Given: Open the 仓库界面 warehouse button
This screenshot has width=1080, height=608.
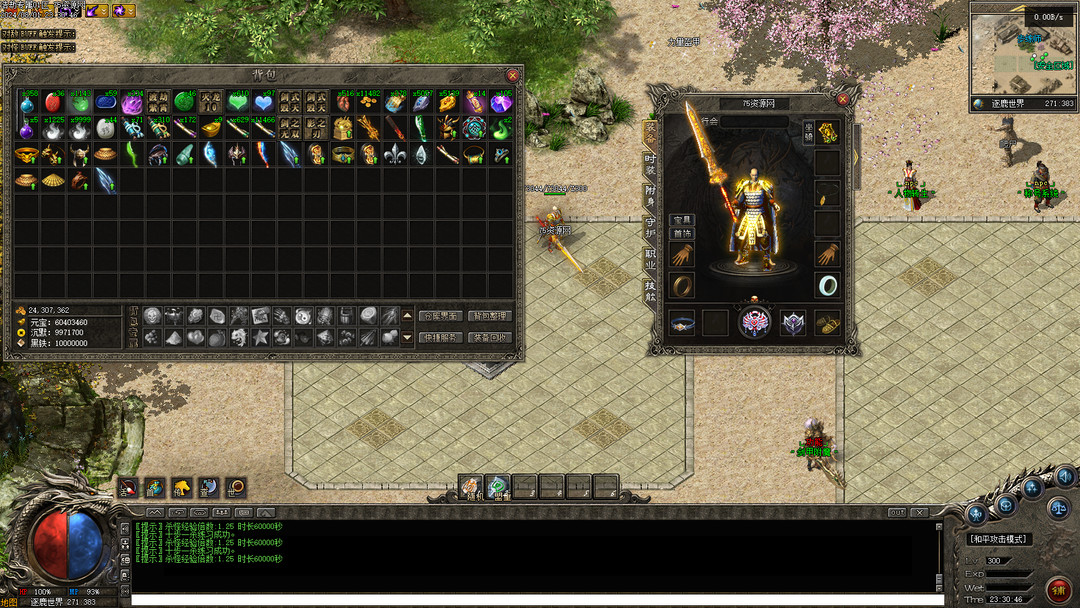Looking at the screenshot, I should click(x=440, y=316).
